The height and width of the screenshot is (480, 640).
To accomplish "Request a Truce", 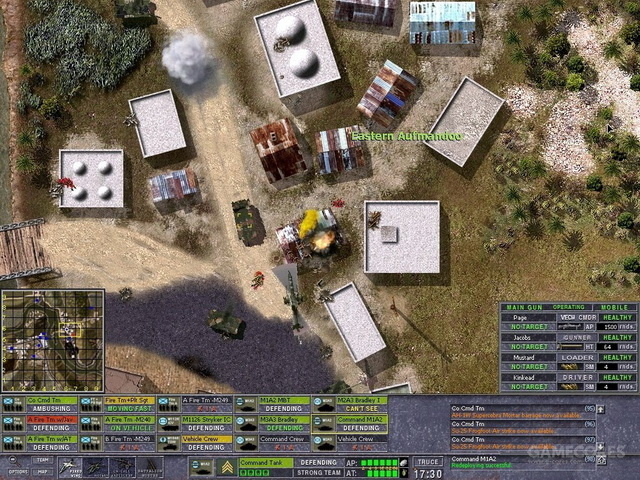I will click(x=427, y=462).
